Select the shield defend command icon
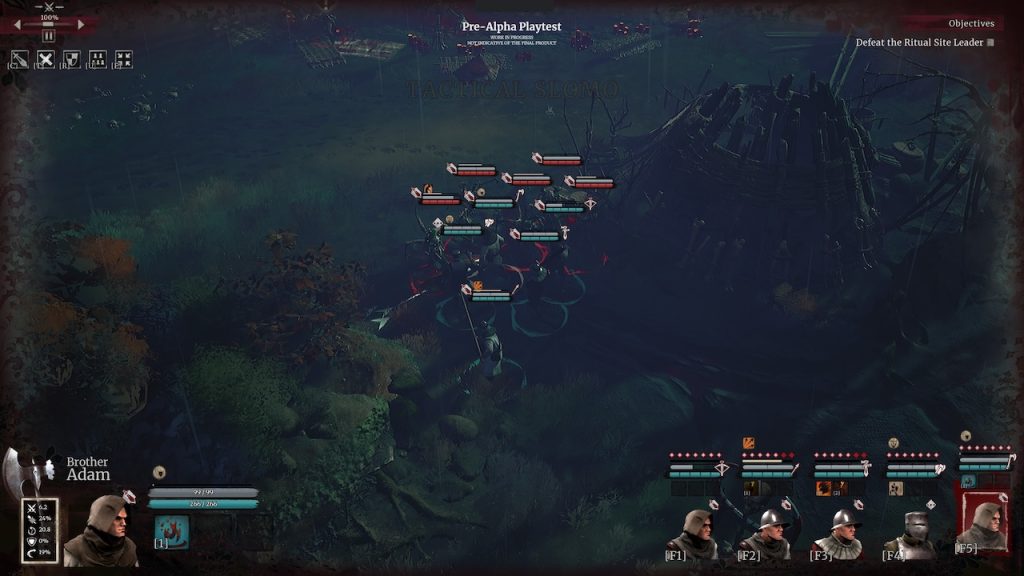 72,59
